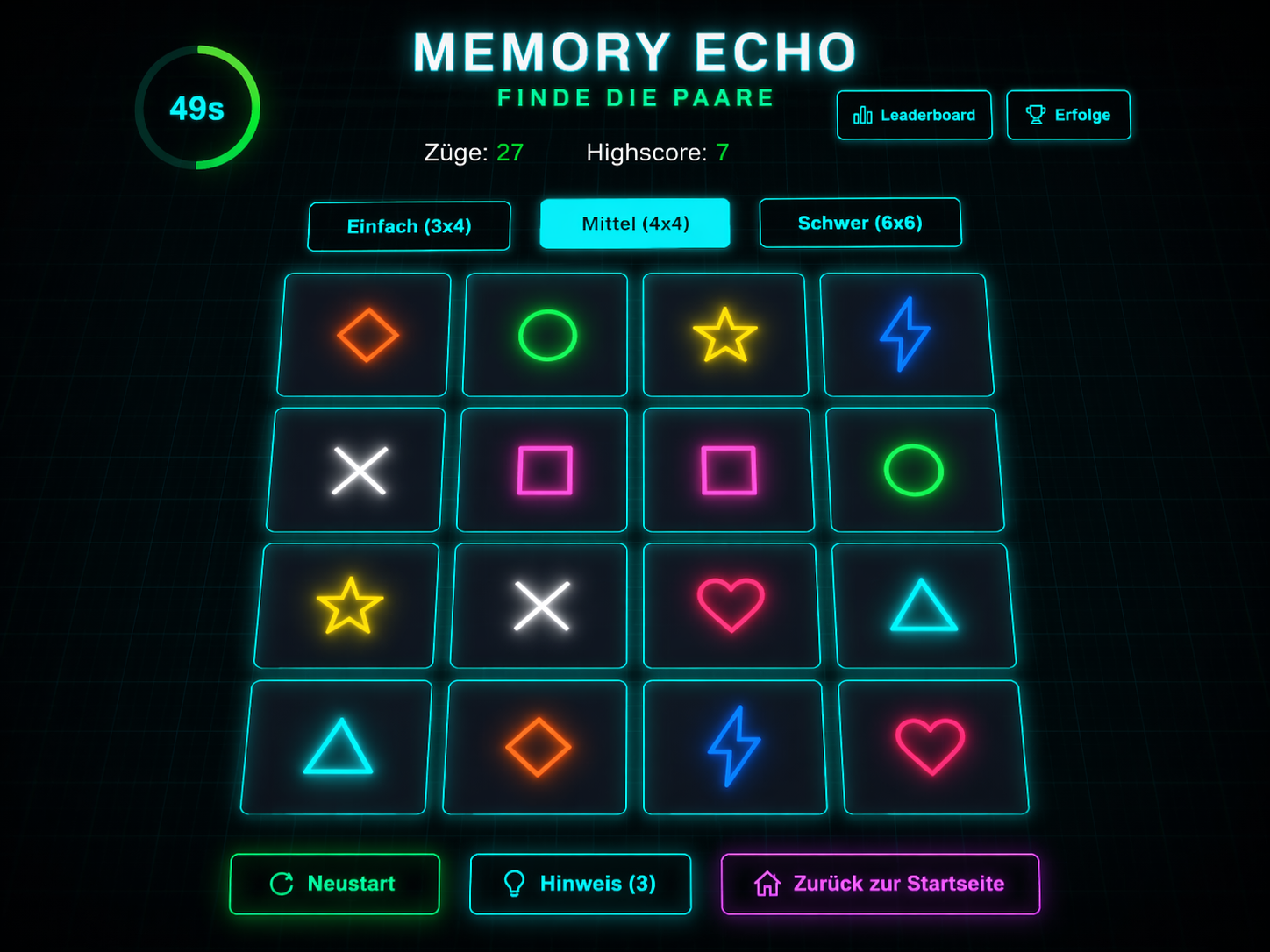Select the active Mittel (4x4) mode
Image resolution: width=1270 pixels, height=952 pixels.
point(634,224)
